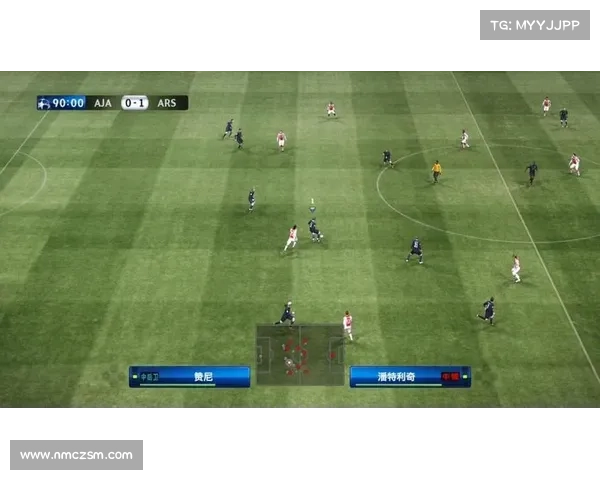Image resolution: width=600 pixels, height=480 pixels.
Task: Select the 赞尼 player name panel
Action: (x=190, y=377)
